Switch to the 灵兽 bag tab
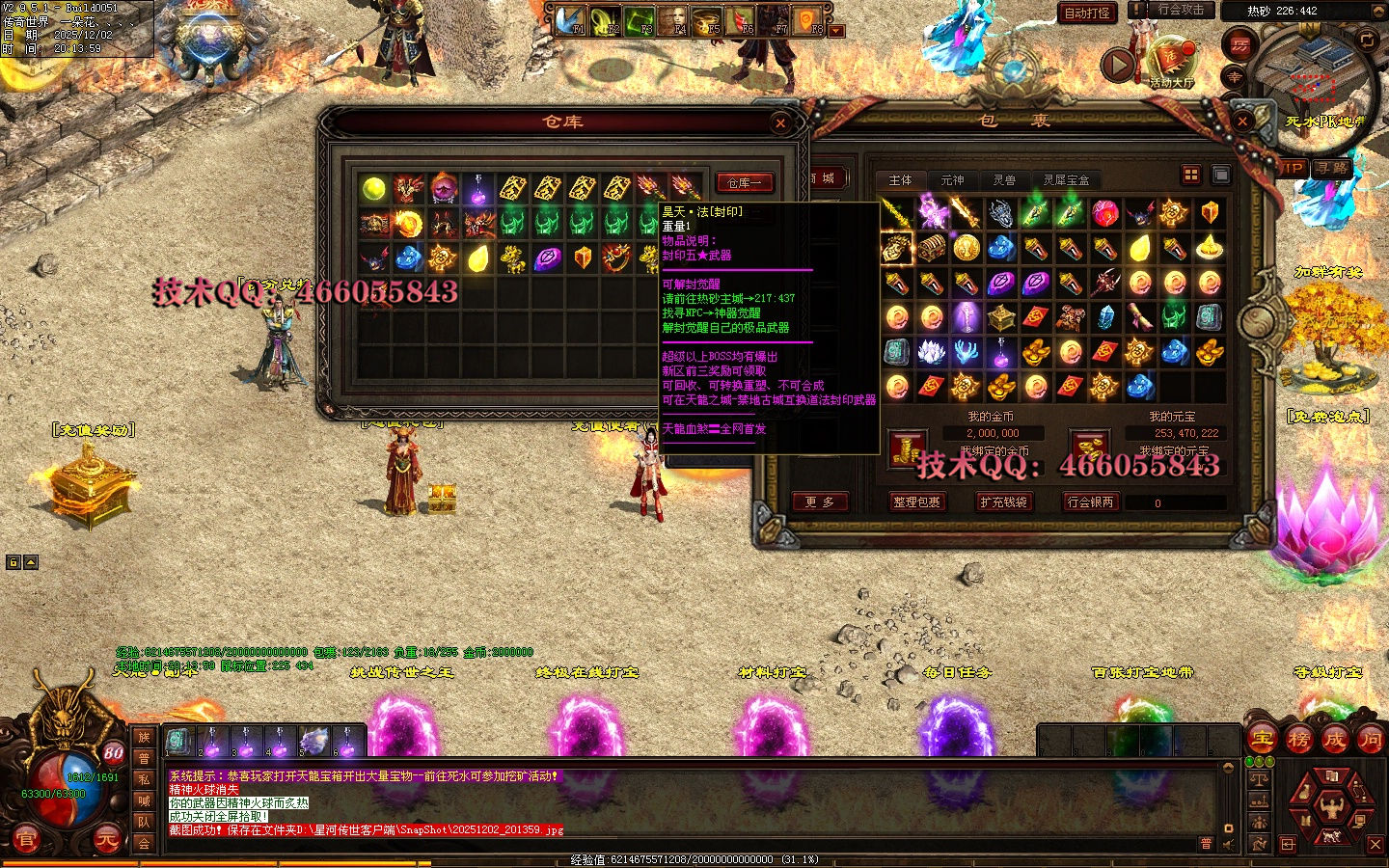Viewport: 1389px width, 868px height. (x=1004, y=180)
